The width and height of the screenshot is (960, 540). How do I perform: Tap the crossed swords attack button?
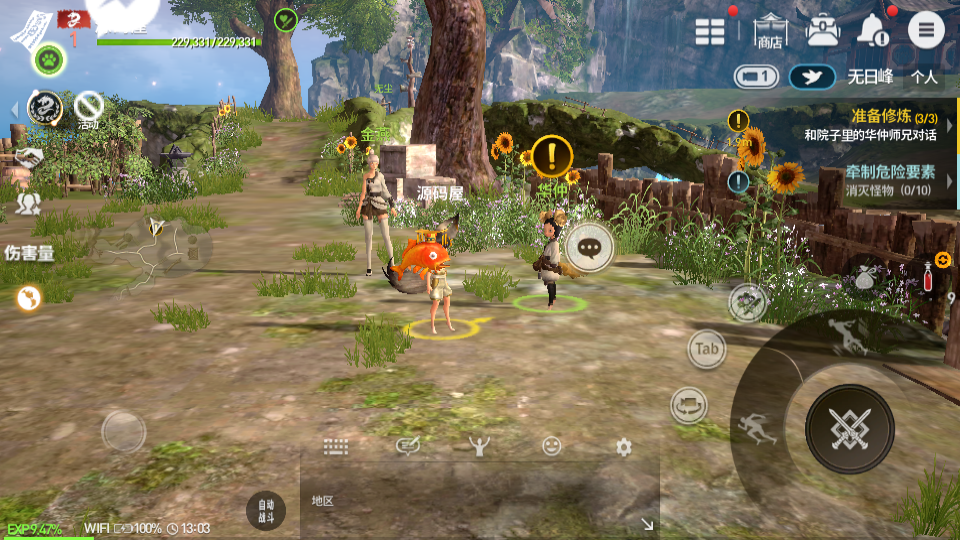tap(849, 429)
